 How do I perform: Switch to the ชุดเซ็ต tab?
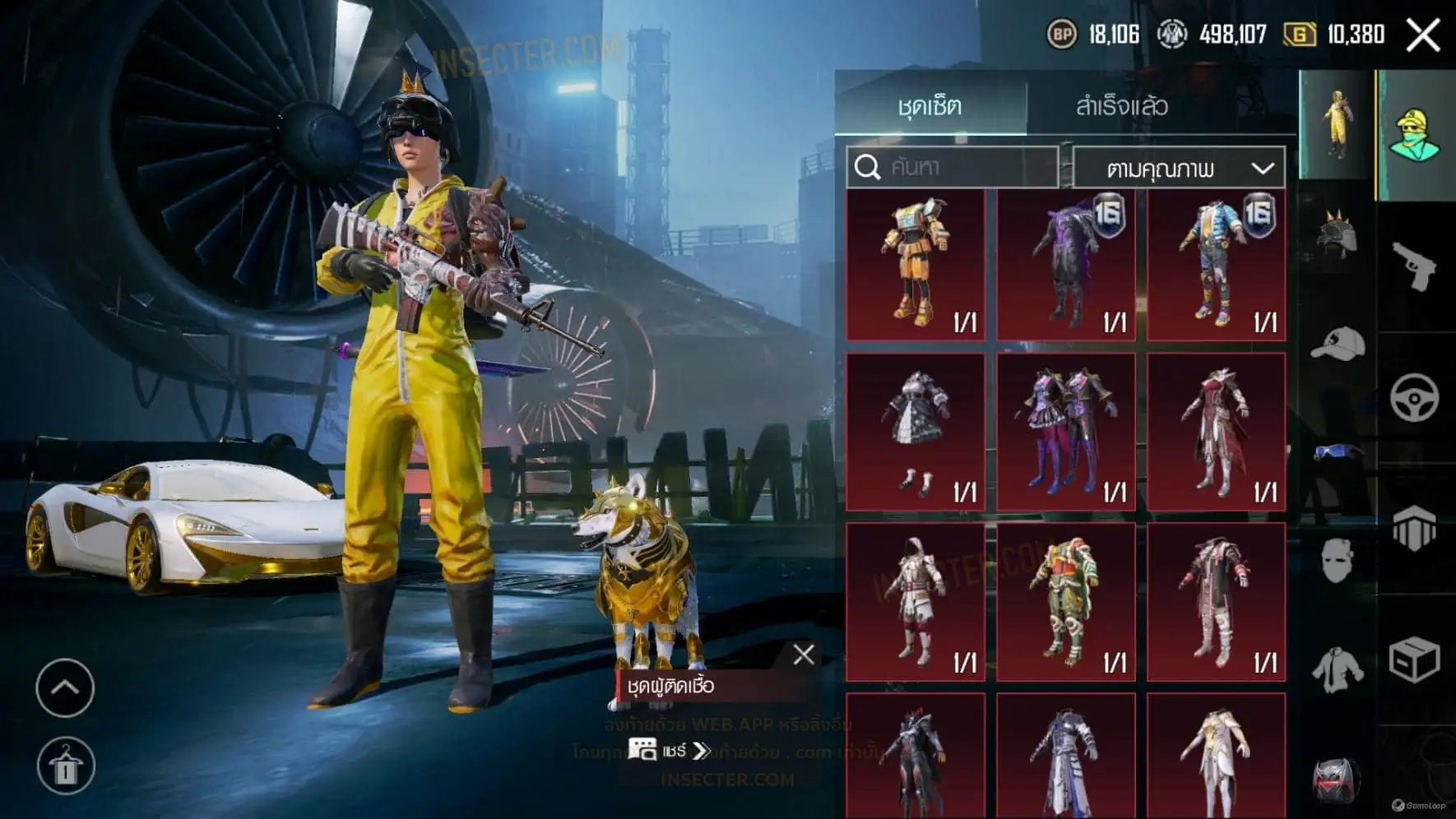coord(930,106)
